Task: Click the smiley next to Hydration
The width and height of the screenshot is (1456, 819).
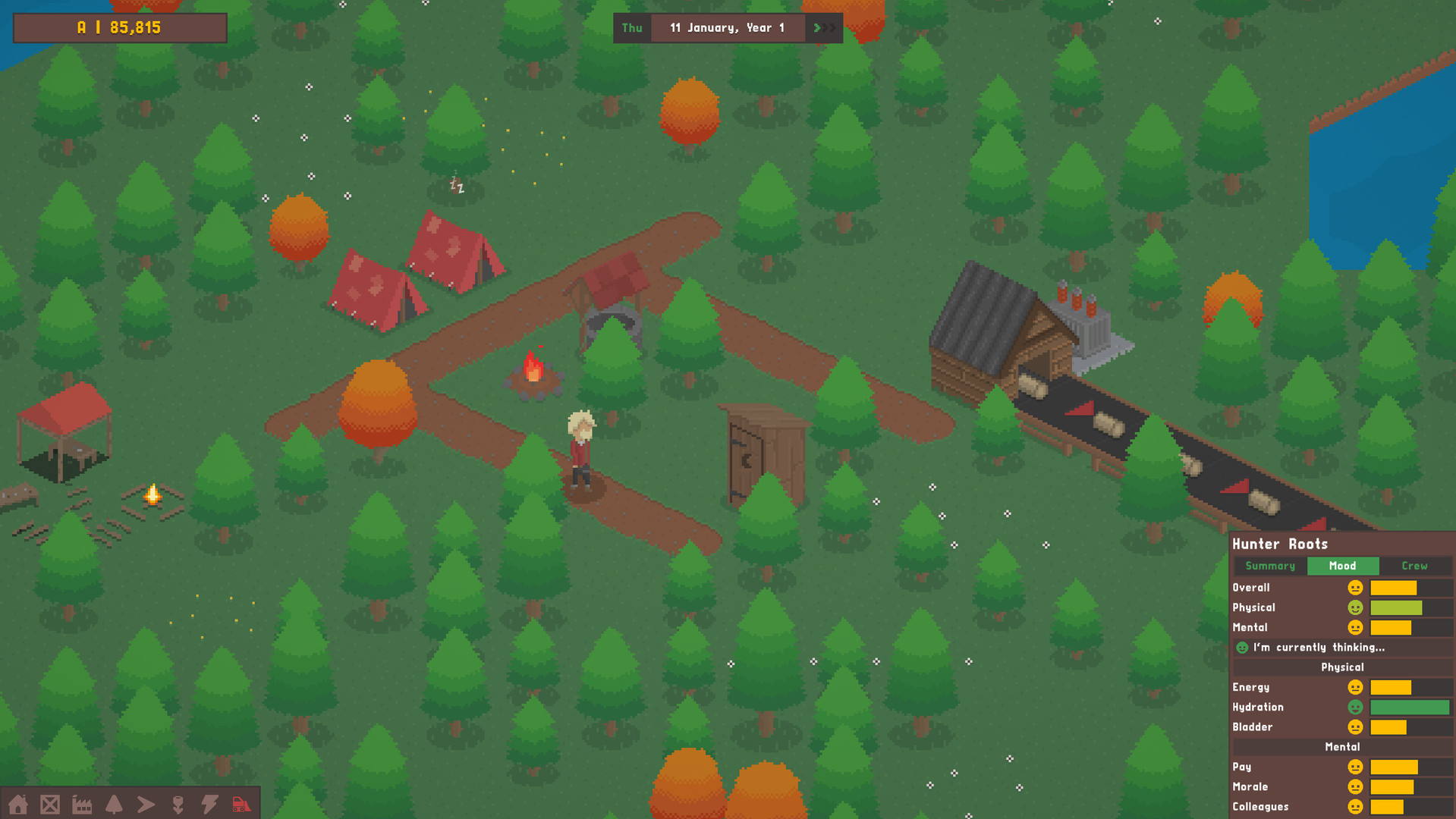Action: tap(1355, 707)
